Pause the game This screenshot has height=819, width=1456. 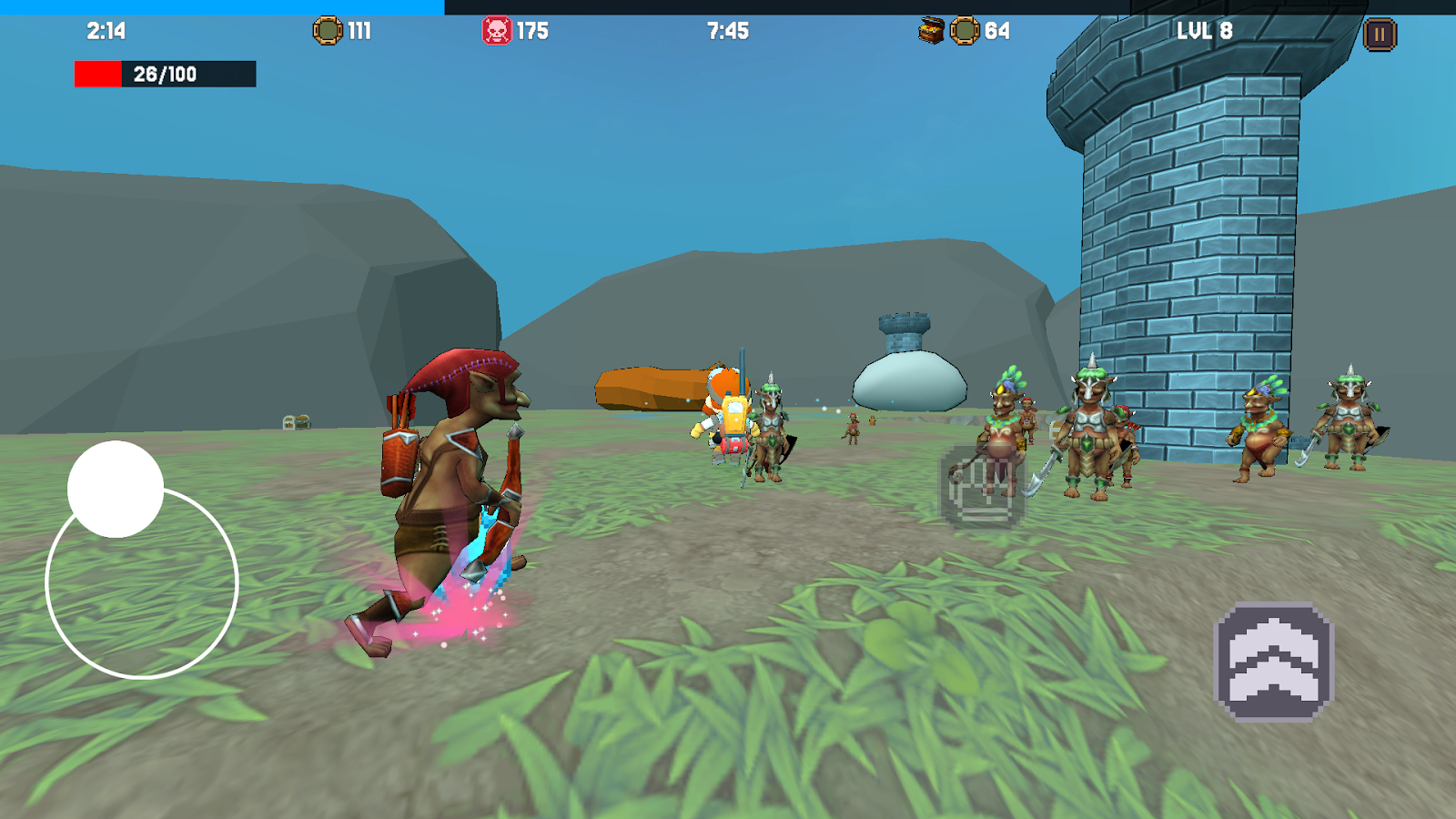[x=1379, y=35]
